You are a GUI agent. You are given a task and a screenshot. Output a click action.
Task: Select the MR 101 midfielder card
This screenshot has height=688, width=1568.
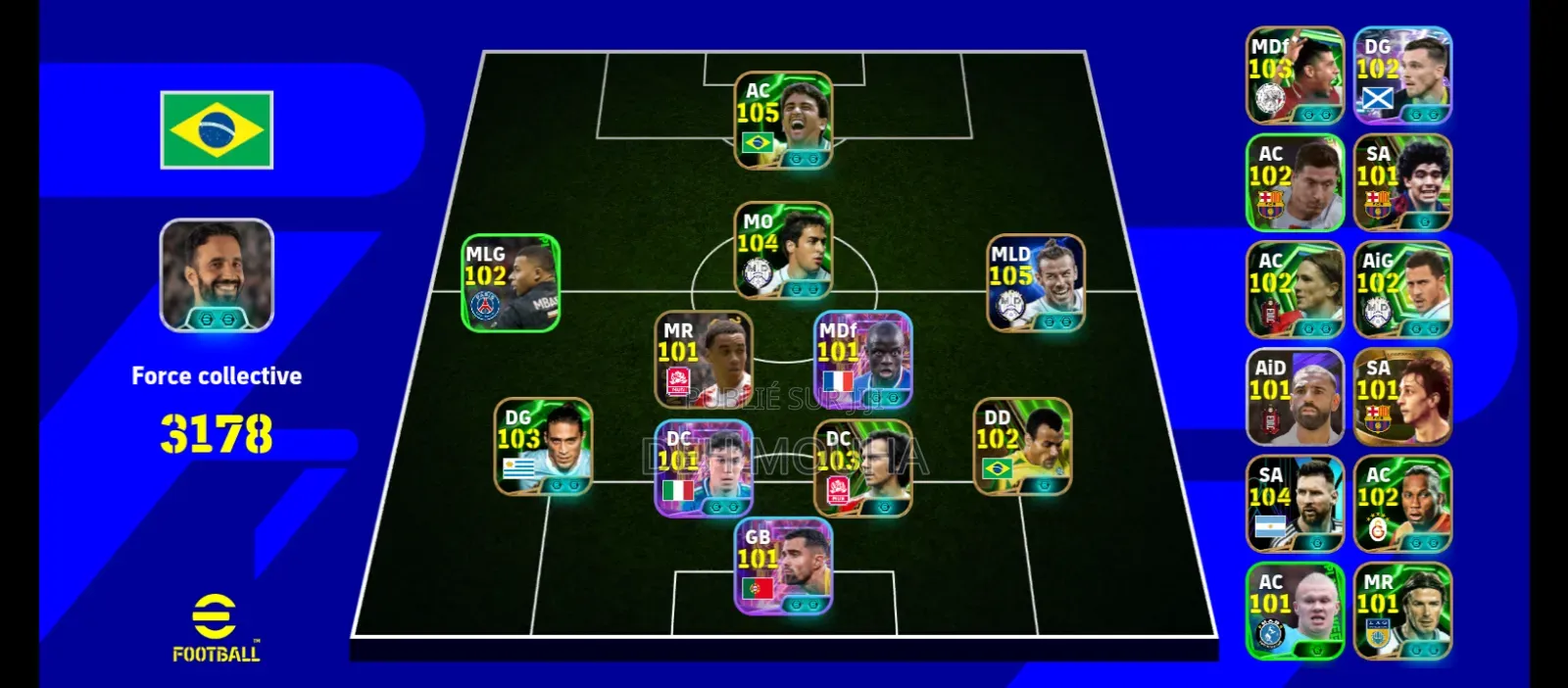[704, 359]
